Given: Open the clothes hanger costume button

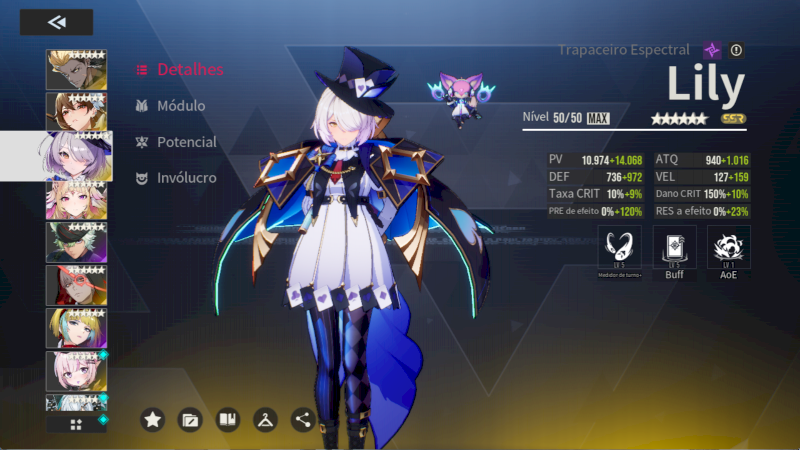Looking at the screenshot, I should pyautogui.click(x=266, y=420).
